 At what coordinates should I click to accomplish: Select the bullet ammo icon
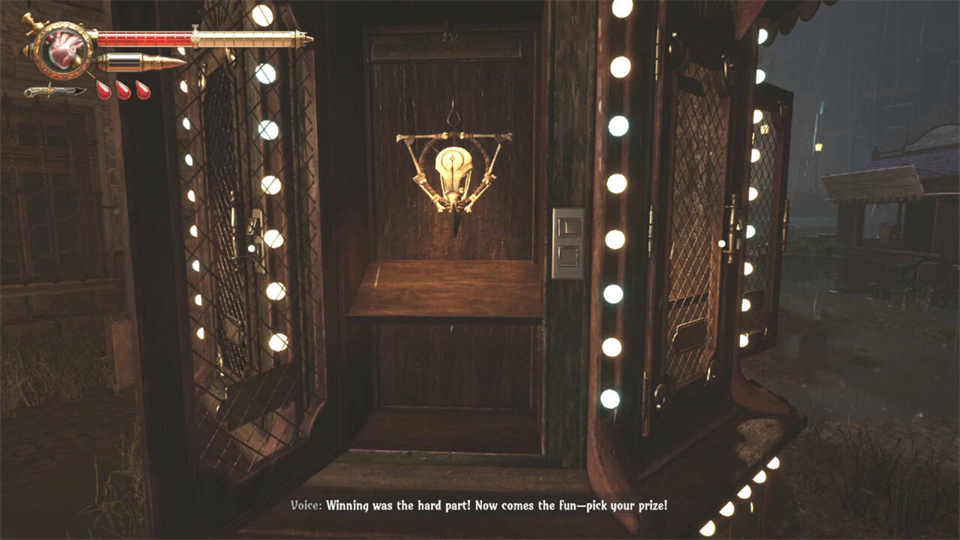(139, 64)
